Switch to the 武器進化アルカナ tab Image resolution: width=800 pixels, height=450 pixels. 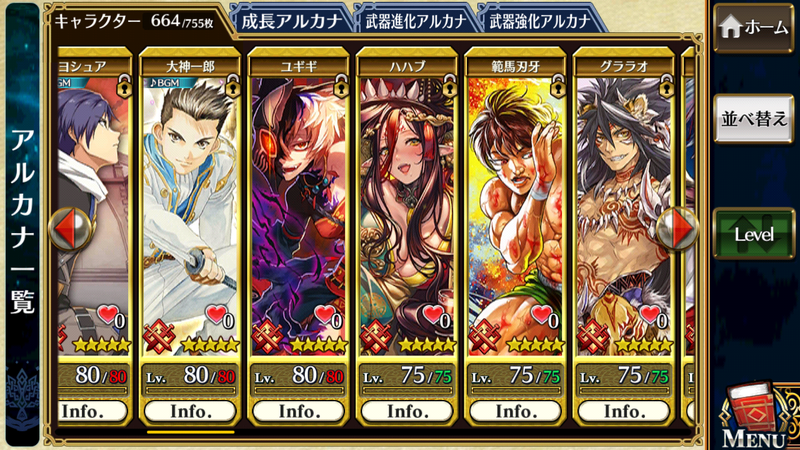coord(414,19)
